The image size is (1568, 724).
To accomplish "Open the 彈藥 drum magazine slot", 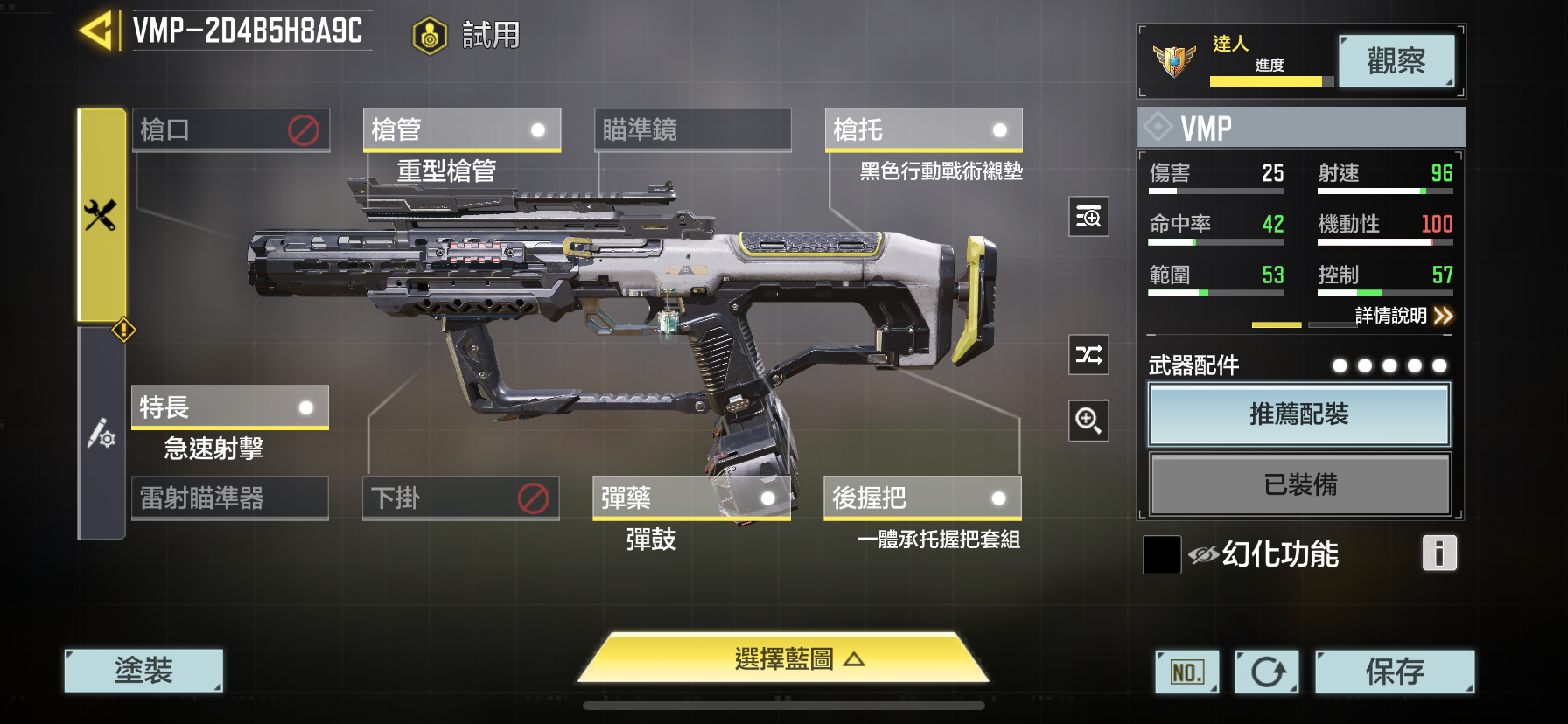I will click(x=691, y=498).
